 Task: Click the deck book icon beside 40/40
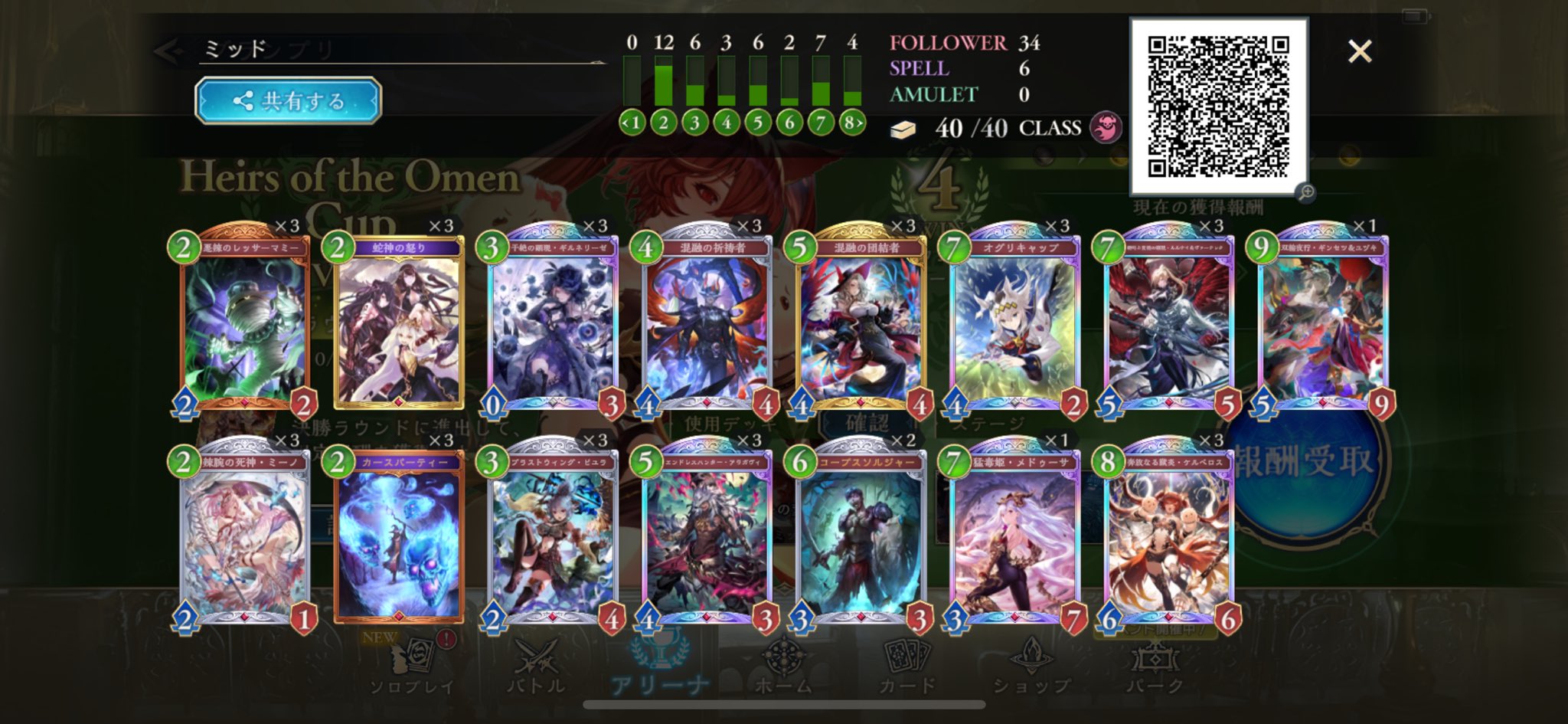coord(903,129)
